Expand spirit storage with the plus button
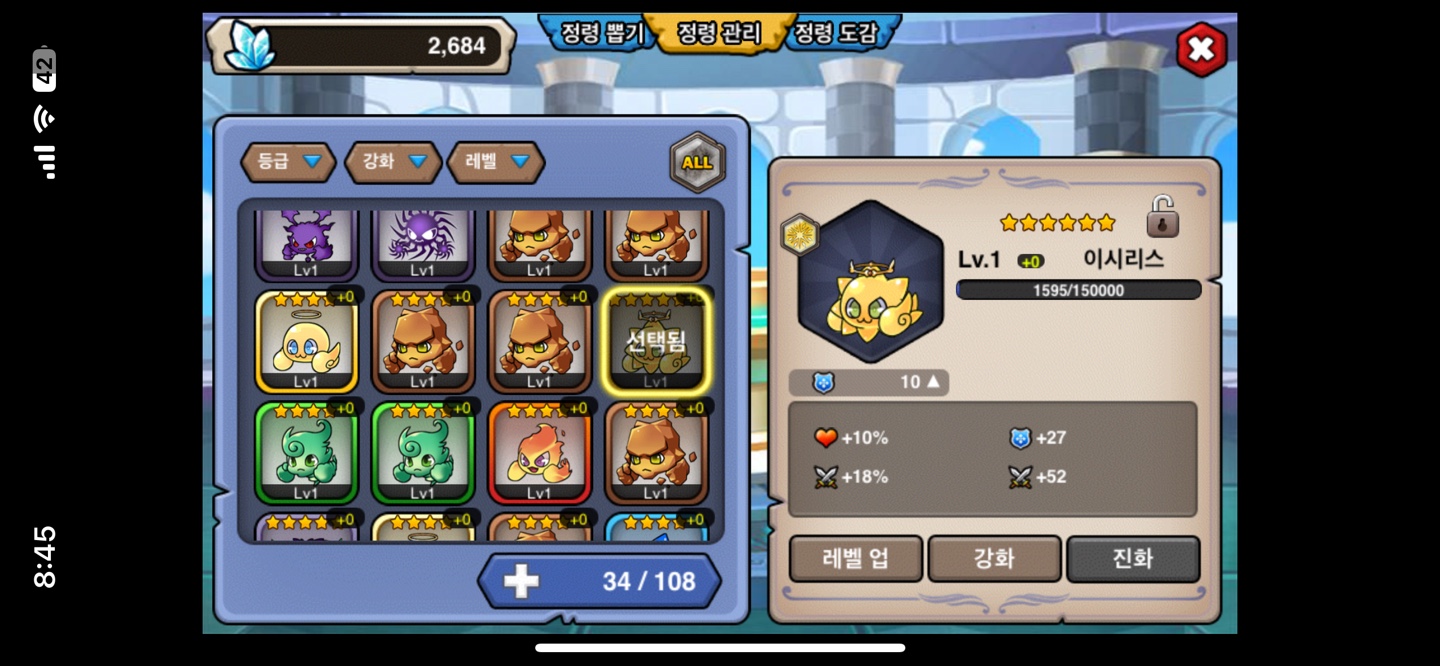 click(521, 581)
